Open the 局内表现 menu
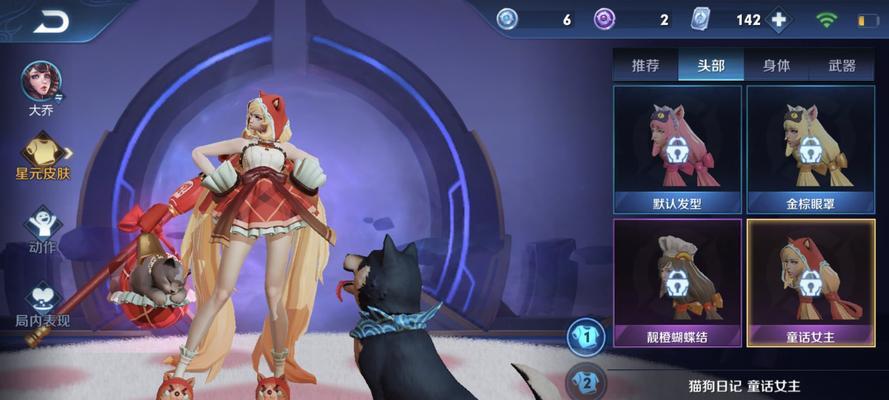The image size is (889, 400). tap(42, 300)
